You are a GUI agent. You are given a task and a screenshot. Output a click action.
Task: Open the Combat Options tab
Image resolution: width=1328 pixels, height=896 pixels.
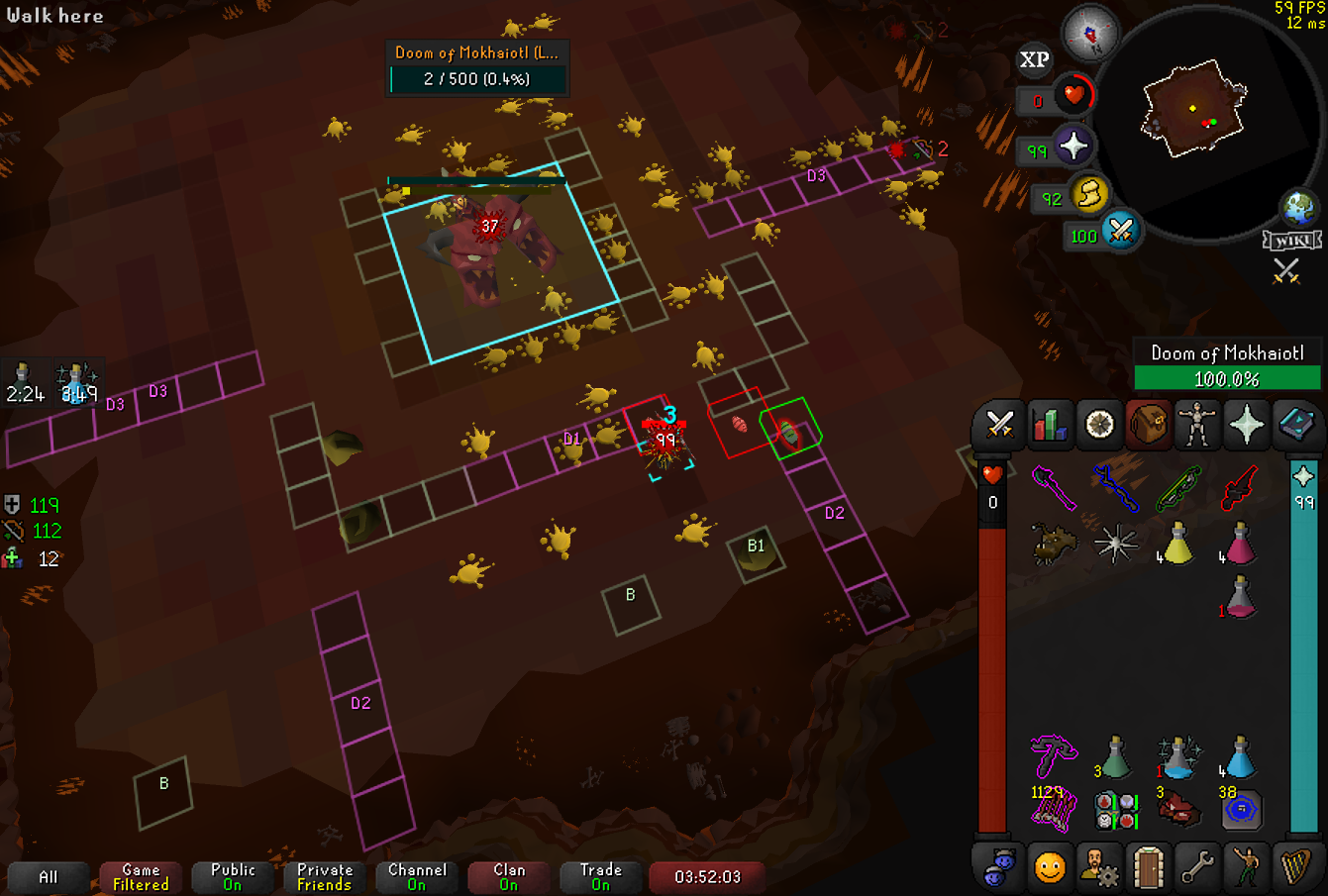pyautogui.click(x=1000, y=426)
